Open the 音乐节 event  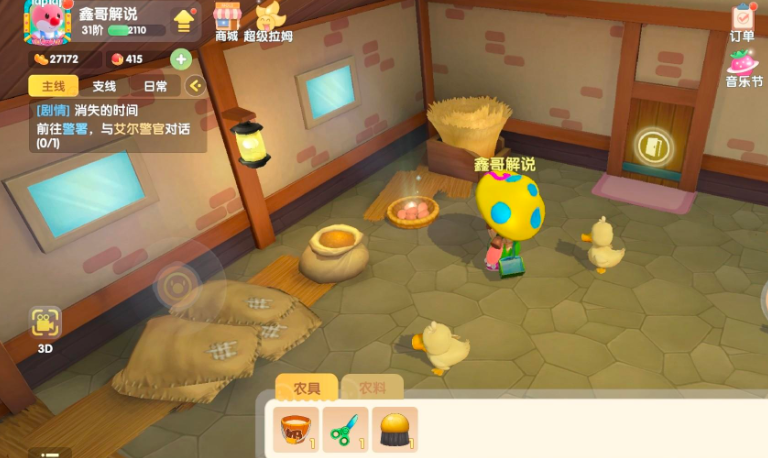[742, 67]
